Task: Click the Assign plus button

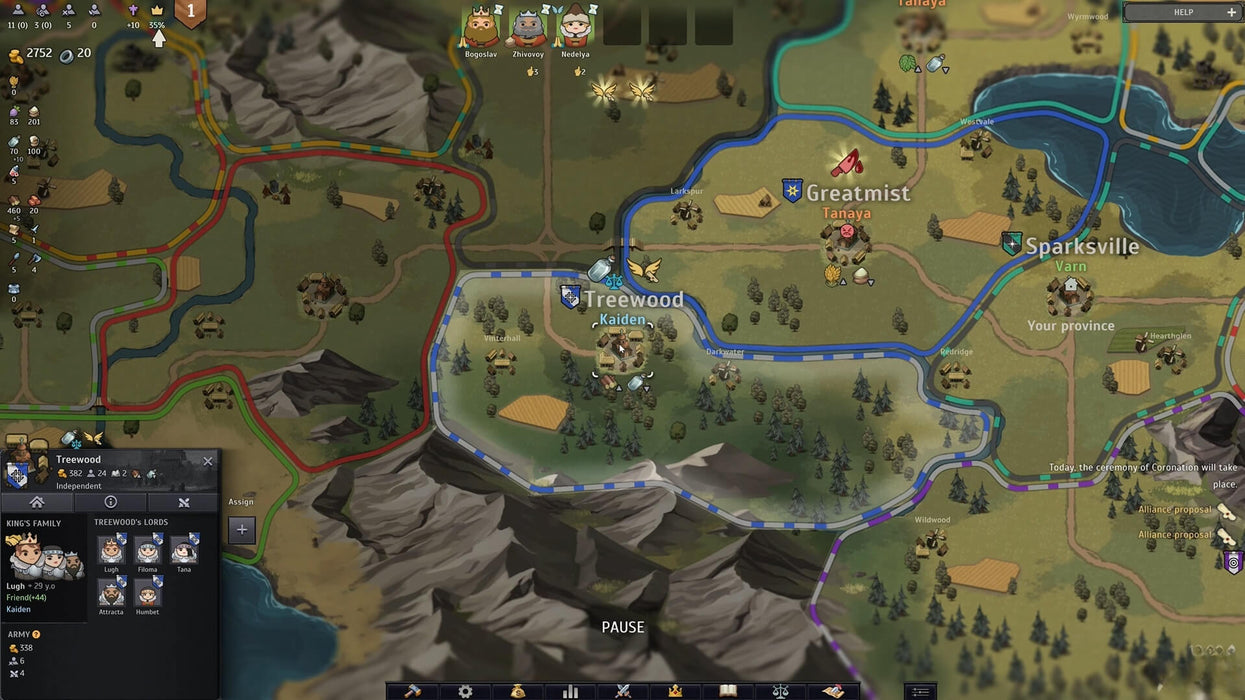Action: (241, 530)
